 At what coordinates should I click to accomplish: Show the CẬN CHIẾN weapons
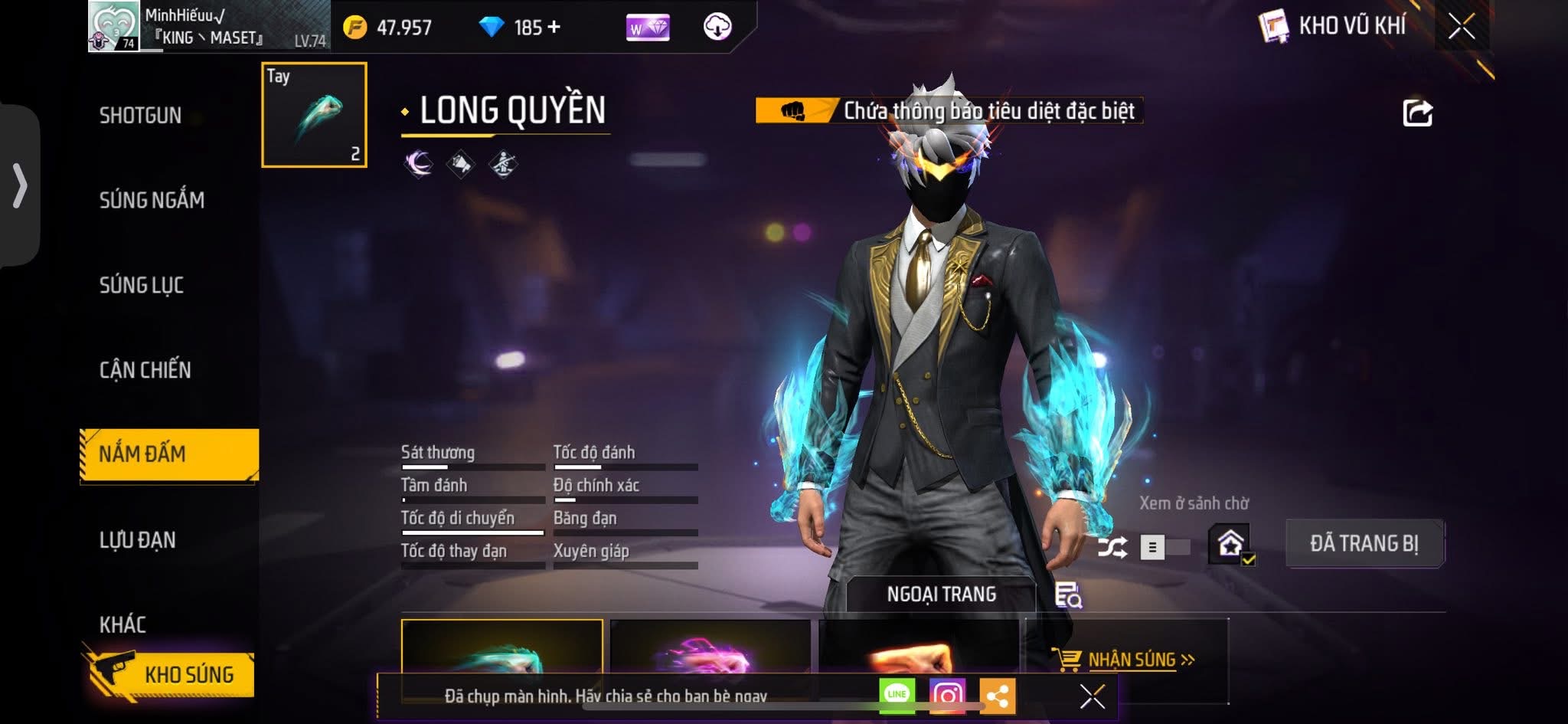tap(145, 370)
